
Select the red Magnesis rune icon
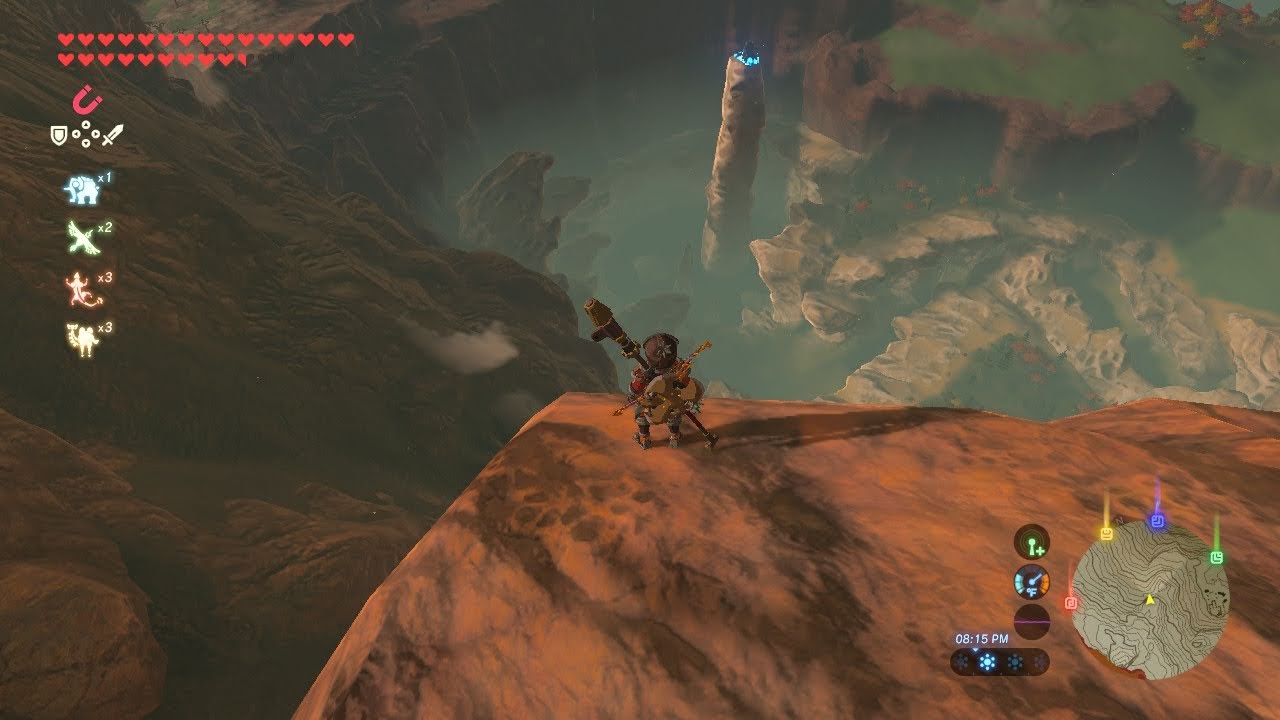click(83, 100)
